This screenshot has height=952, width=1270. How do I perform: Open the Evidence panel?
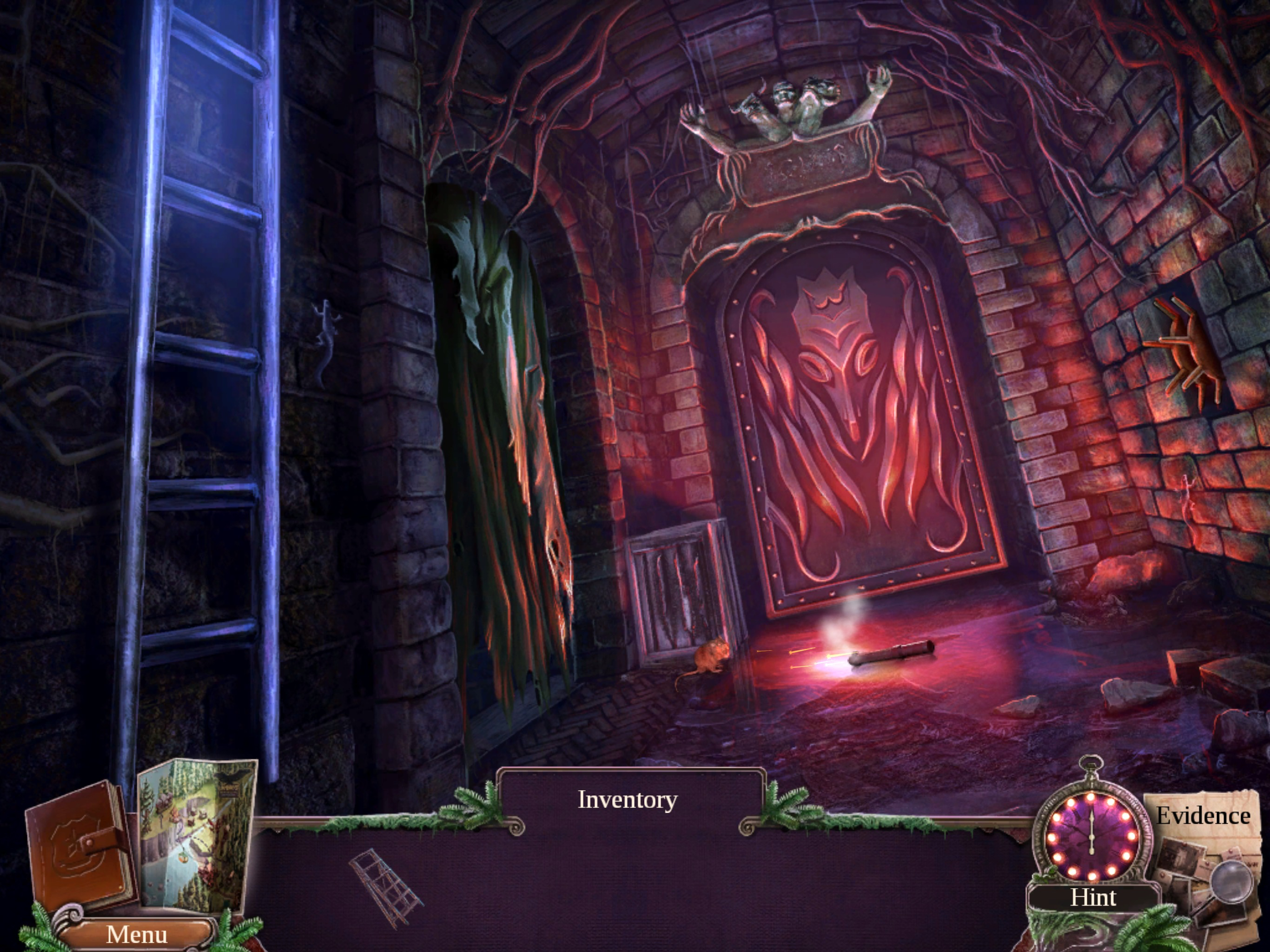coord(1204,816)
